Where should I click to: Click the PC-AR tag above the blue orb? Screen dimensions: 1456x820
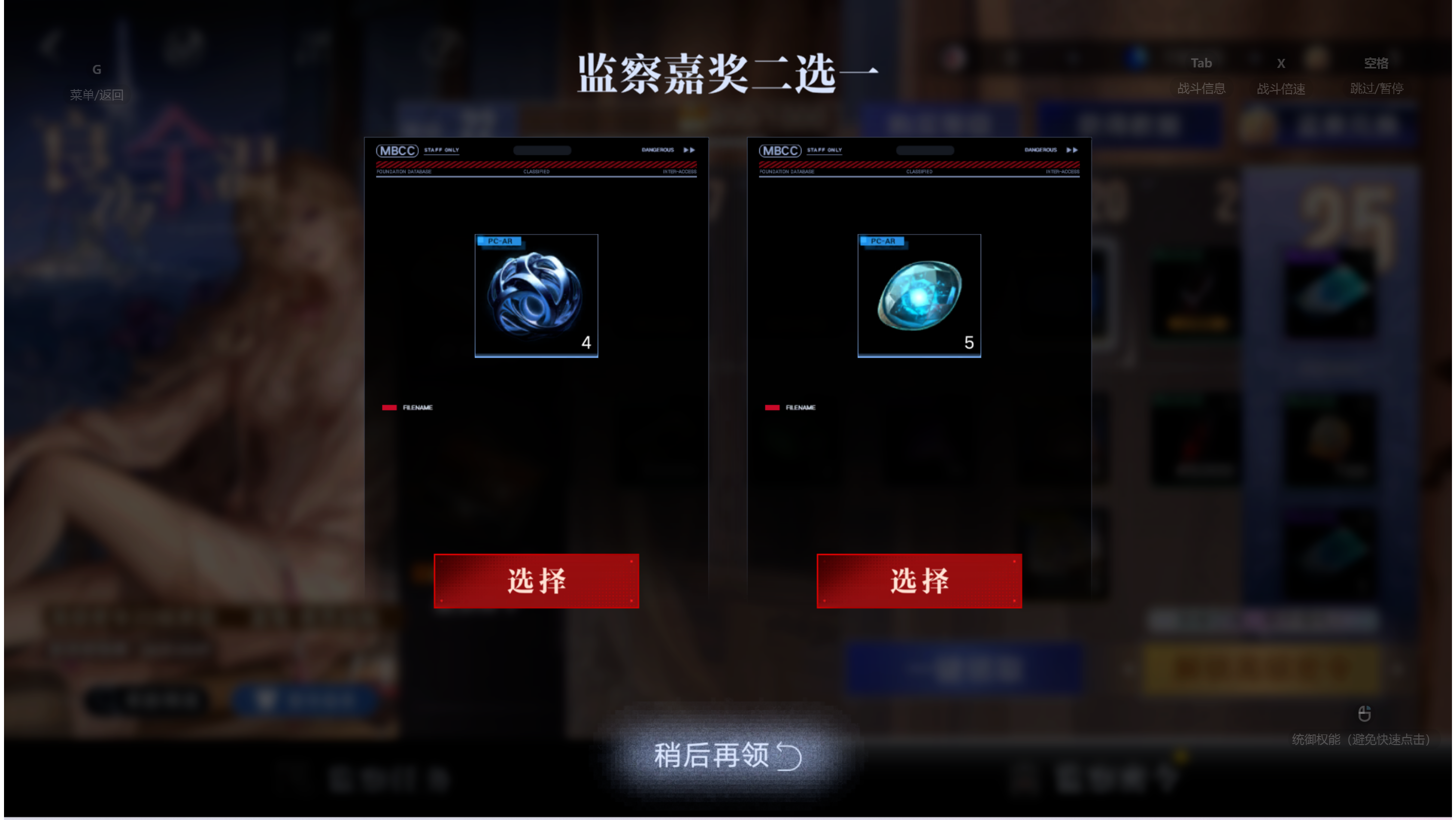[x=500, y=241]
